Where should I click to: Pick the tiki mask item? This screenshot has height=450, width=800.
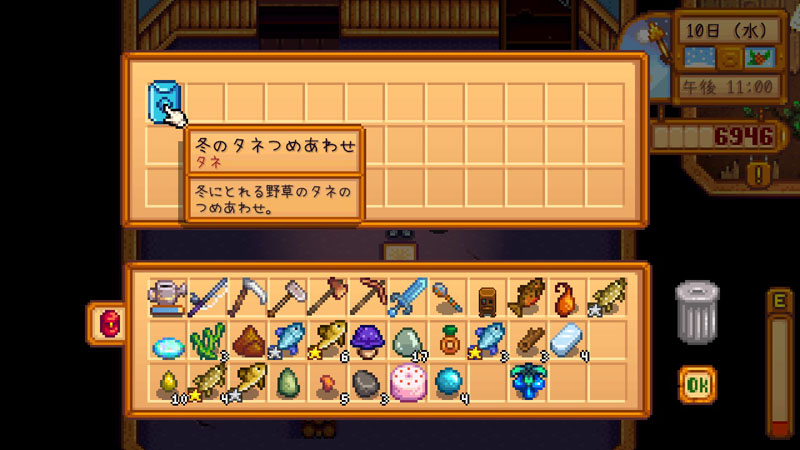[x=486, y=297]
